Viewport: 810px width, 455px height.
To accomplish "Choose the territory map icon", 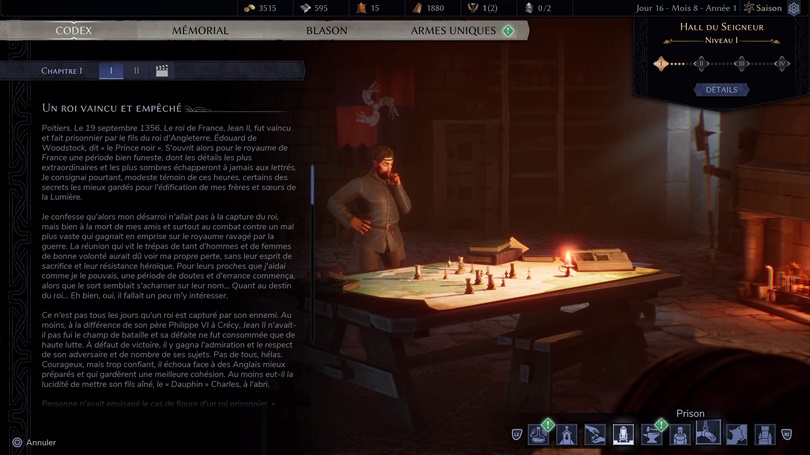I will coord(737,435).
